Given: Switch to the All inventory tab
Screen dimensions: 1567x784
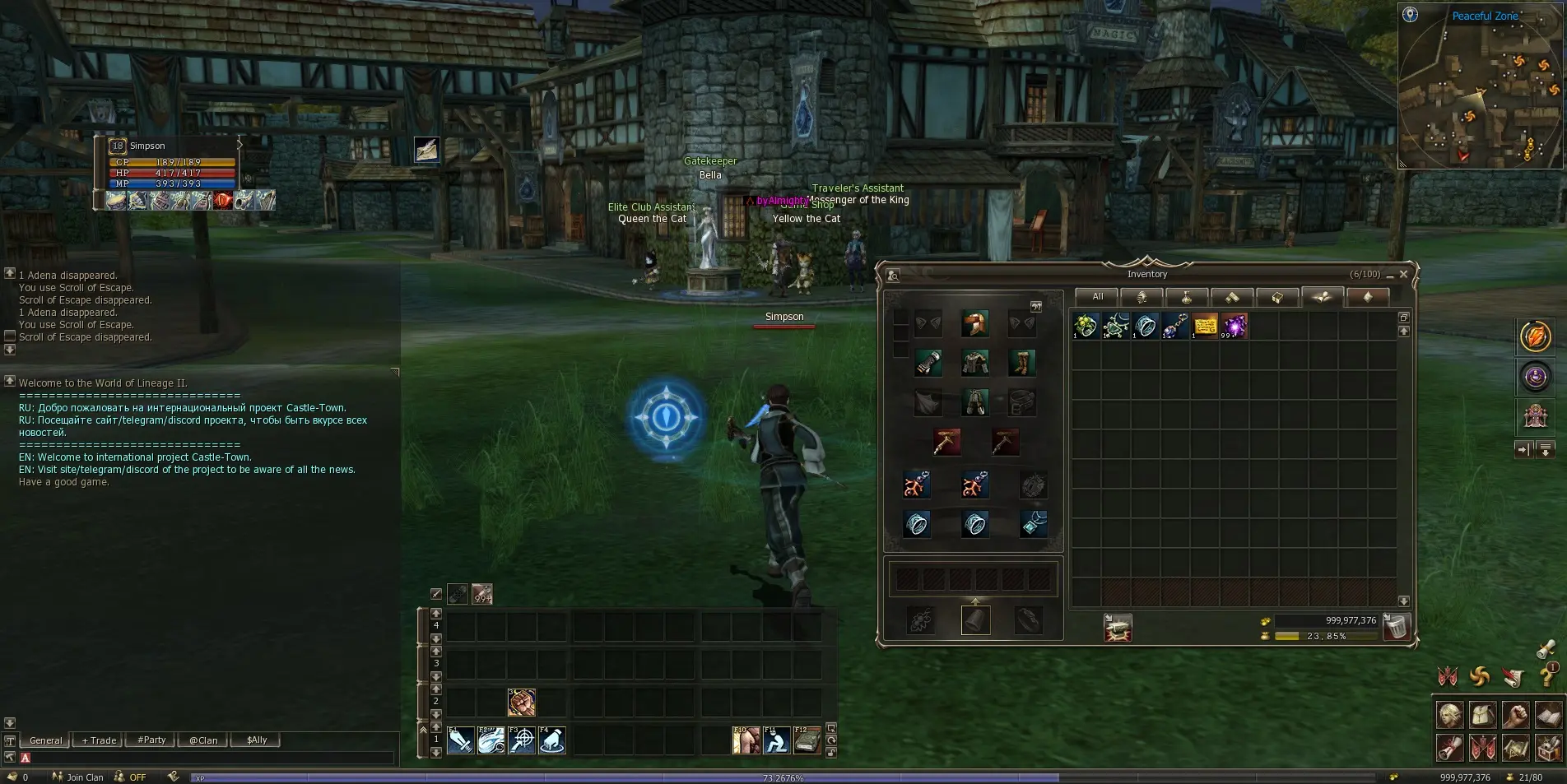Looking at the screenshot, I should pyautogui.click(x=1097, y=297).
